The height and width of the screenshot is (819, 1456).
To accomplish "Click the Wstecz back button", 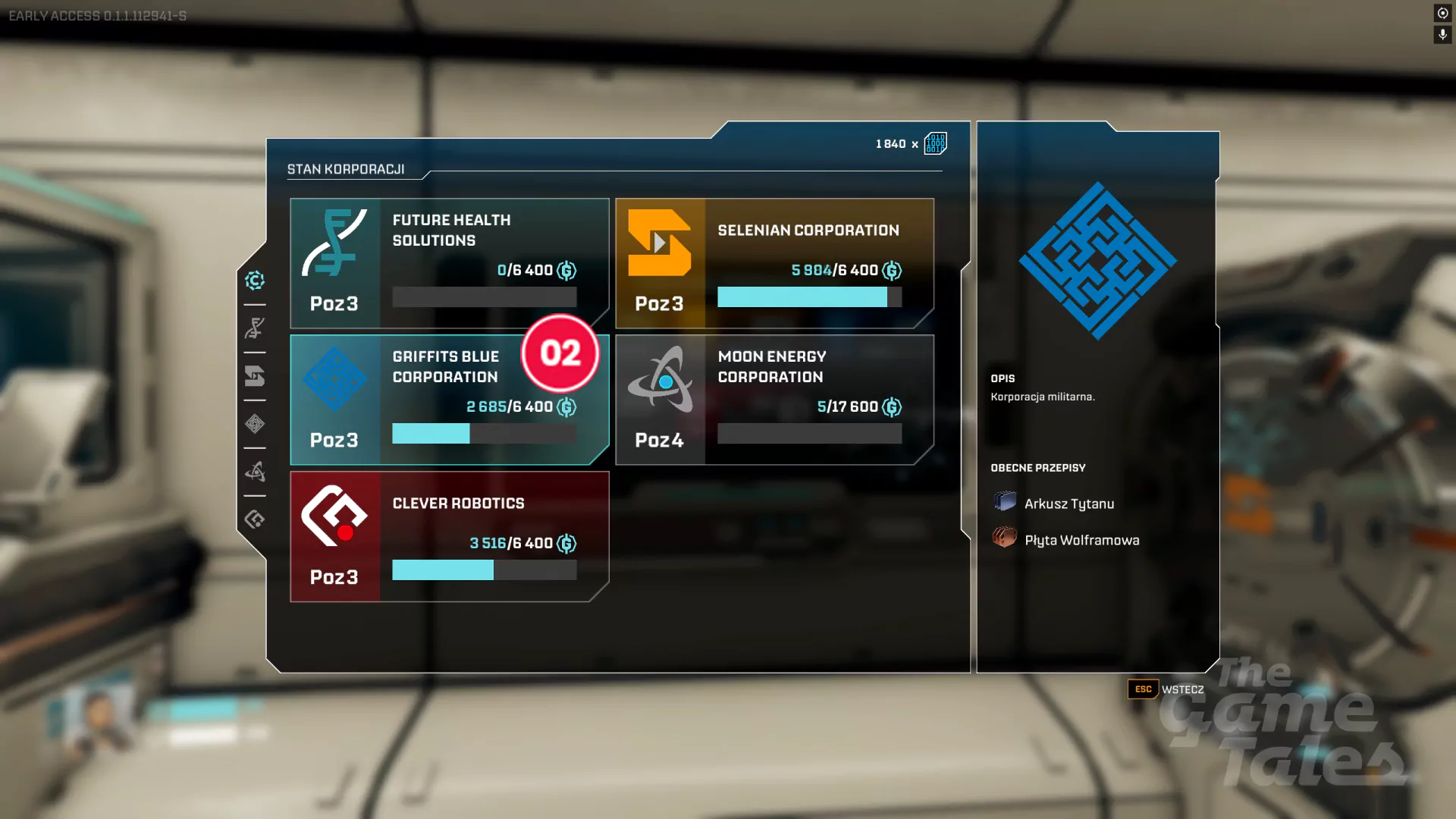I will 1166,689.
